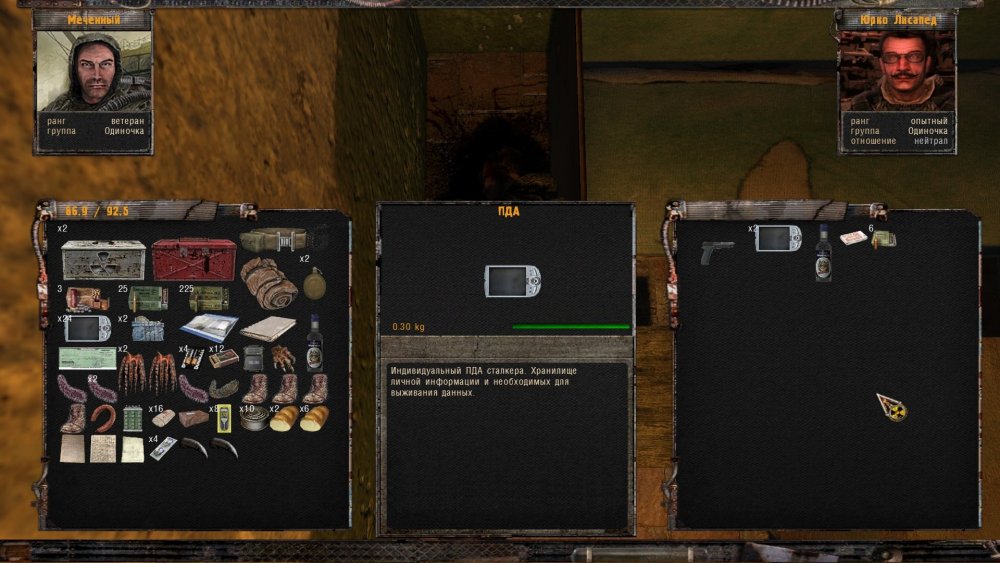This screenshot has height=563, width=1000.
Task: Pick the green bank check item
Action: (87, 358)
